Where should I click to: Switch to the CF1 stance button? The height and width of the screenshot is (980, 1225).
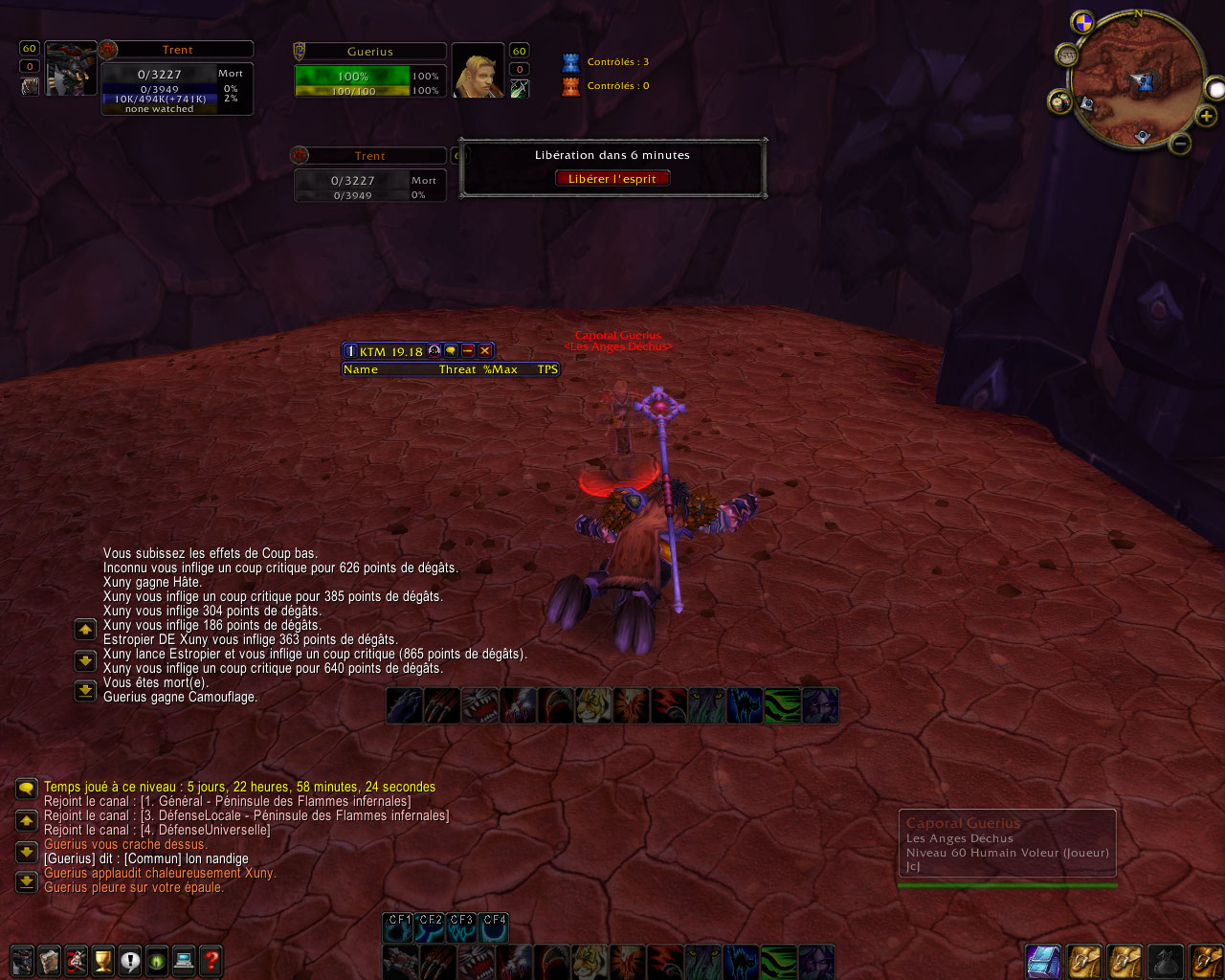point(399,925)
